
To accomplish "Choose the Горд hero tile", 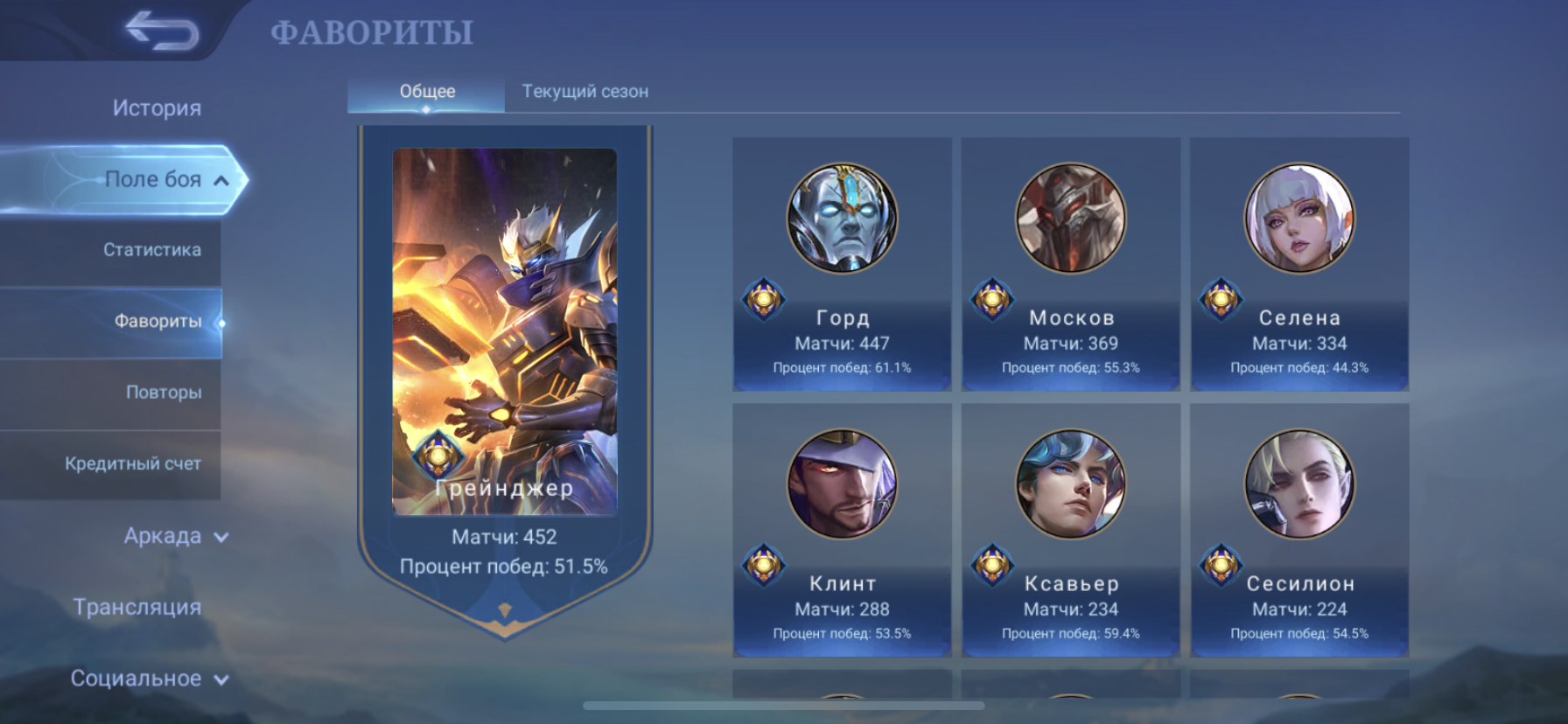I will pos(842,263).
